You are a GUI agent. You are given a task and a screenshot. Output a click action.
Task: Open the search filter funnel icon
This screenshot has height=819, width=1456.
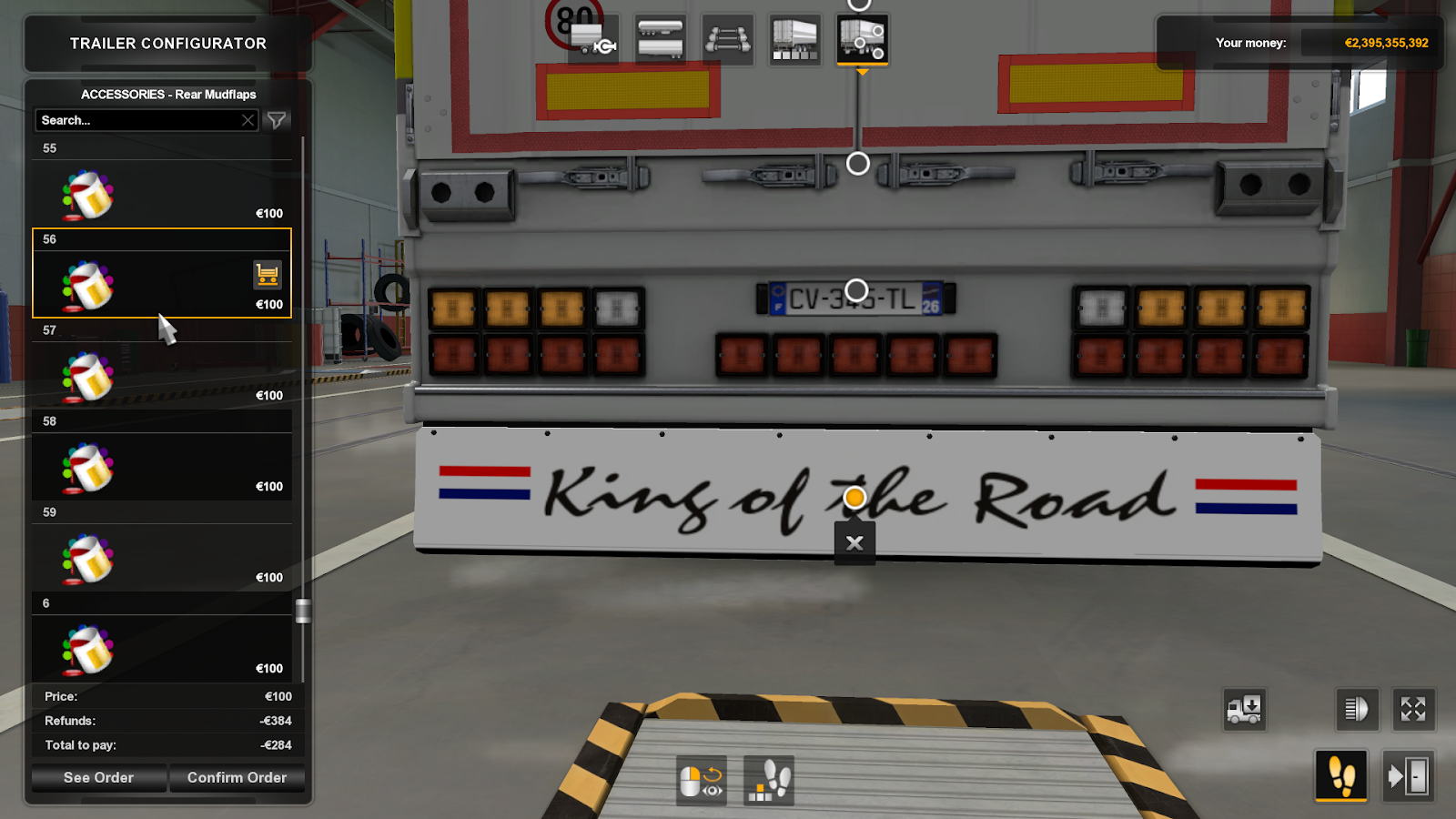click(x=276, y=119)
